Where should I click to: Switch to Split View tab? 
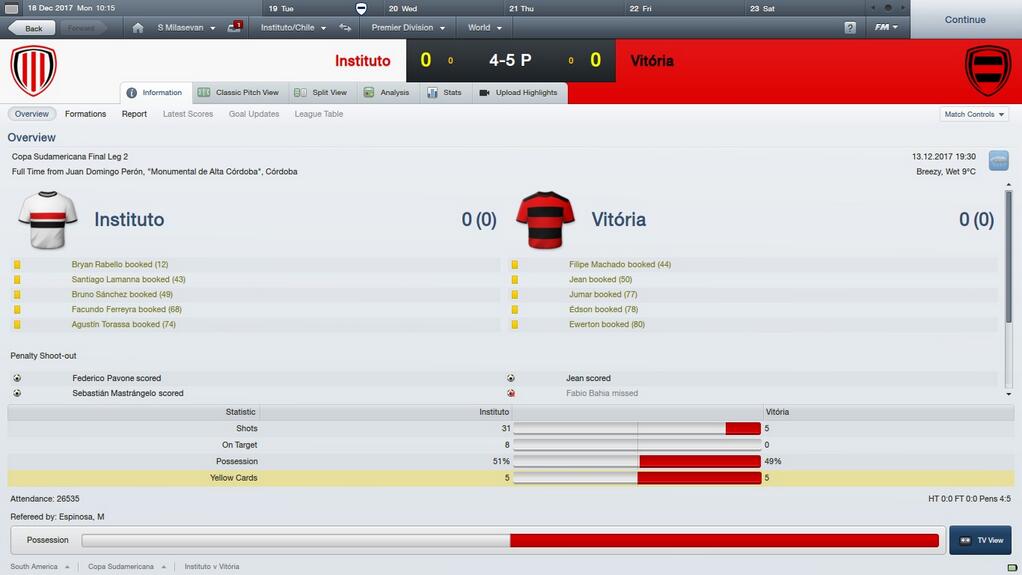(322, 93)
